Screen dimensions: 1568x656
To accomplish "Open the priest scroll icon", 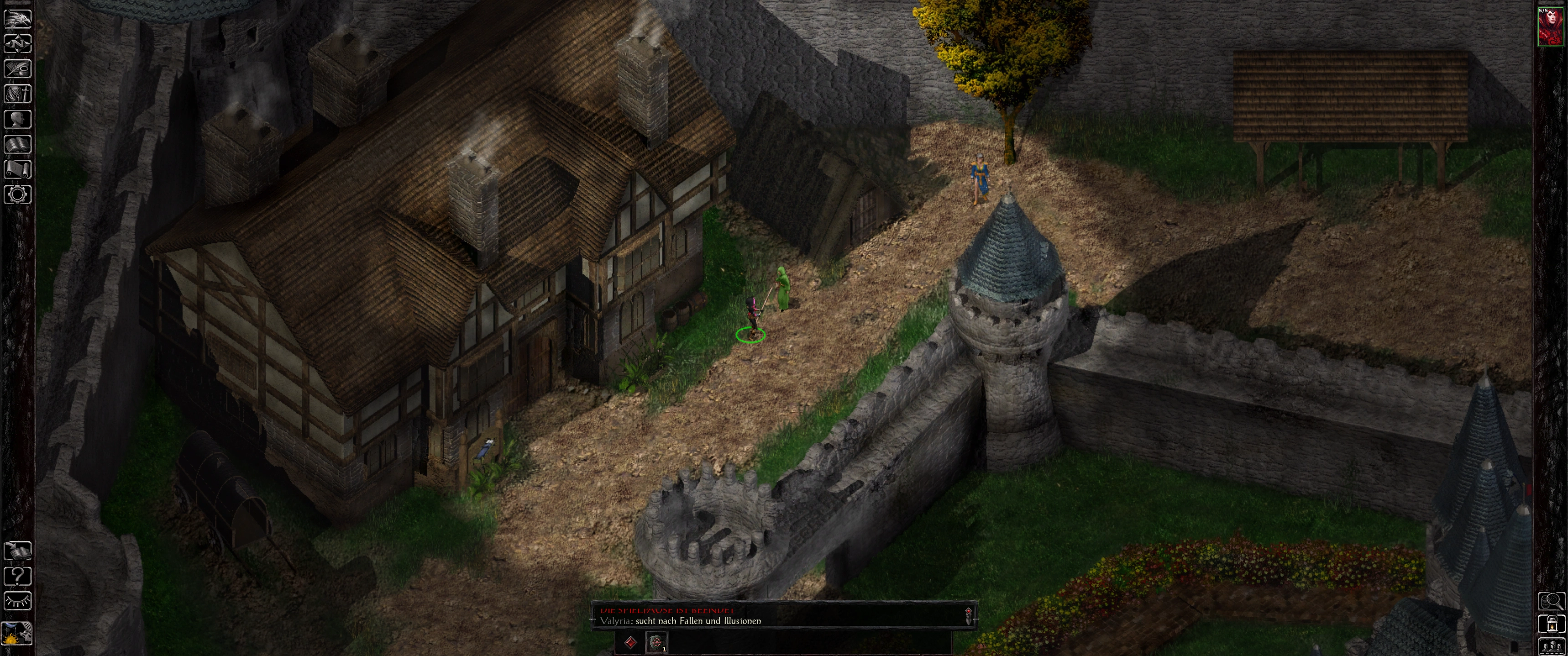I will (18, 169).
